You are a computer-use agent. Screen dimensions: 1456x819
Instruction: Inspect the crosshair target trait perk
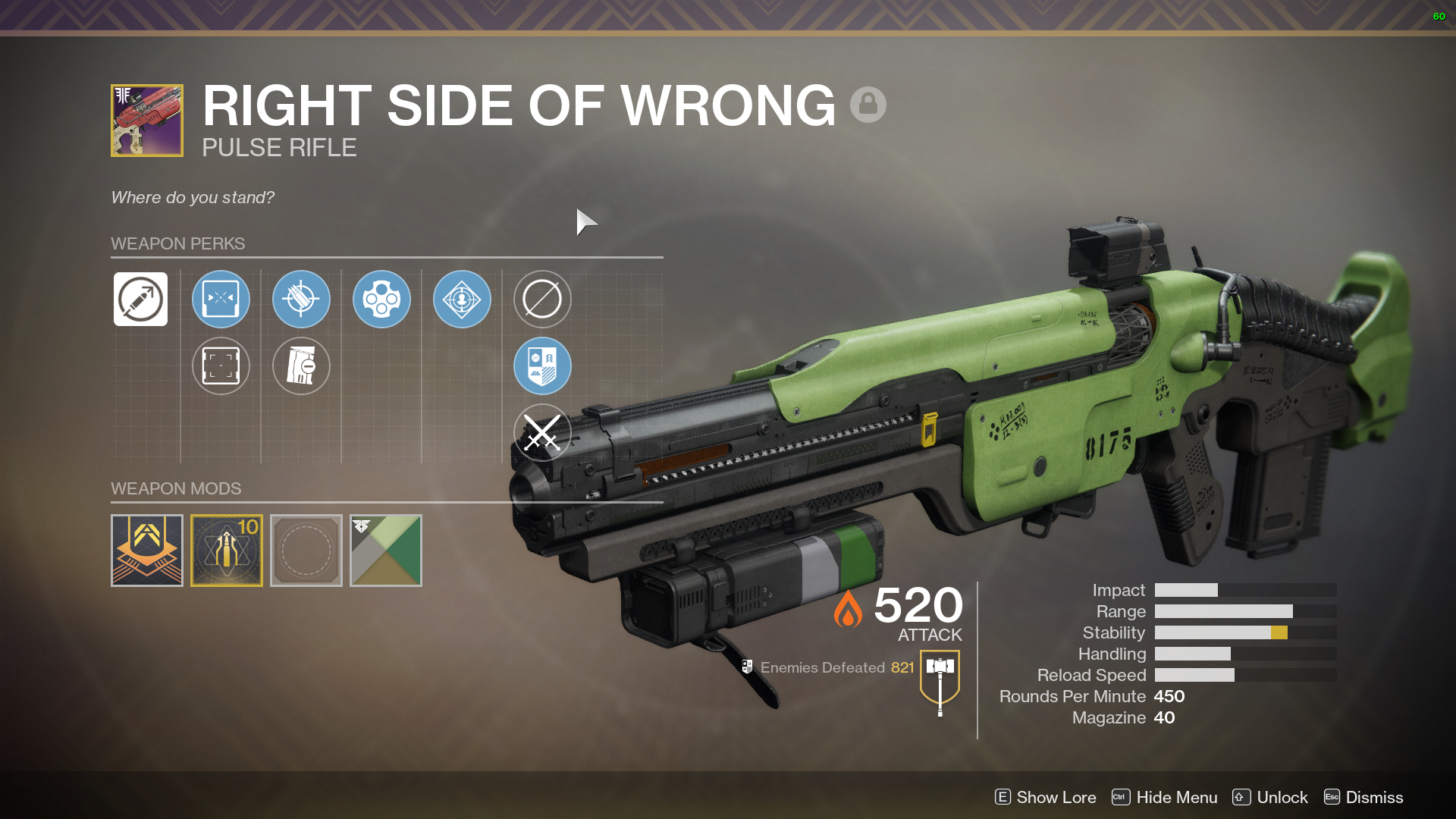pyautogui.click(x=462, y=300)
